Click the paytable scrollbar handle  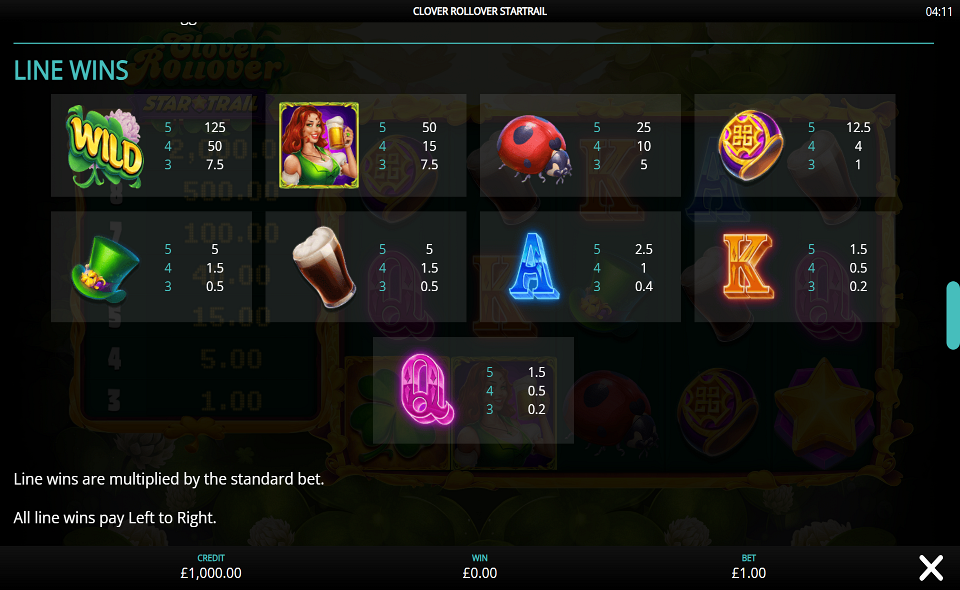953,316
